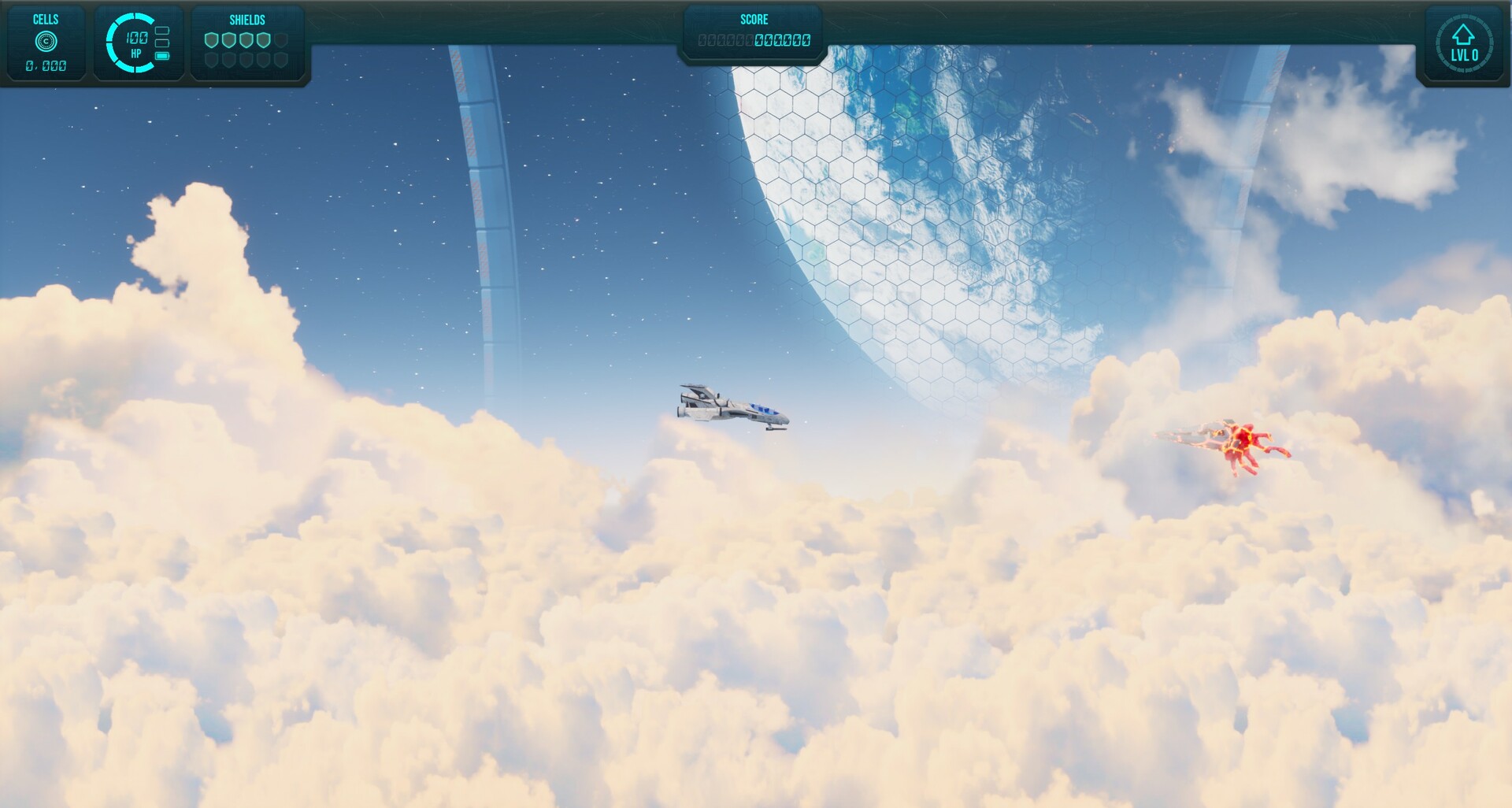The height and width of the screenshot is (808, 1512).
Task: Expand the LVL 0 panel
Action: (x=1465, y=43)
